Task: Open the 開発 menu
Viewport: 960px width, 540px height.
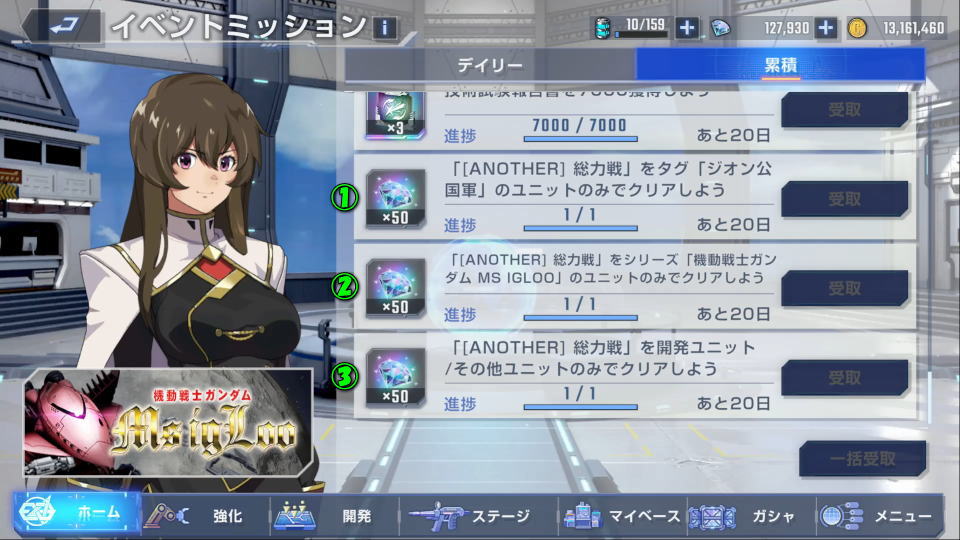Action: pyautogui.click(x=334, y=516)
